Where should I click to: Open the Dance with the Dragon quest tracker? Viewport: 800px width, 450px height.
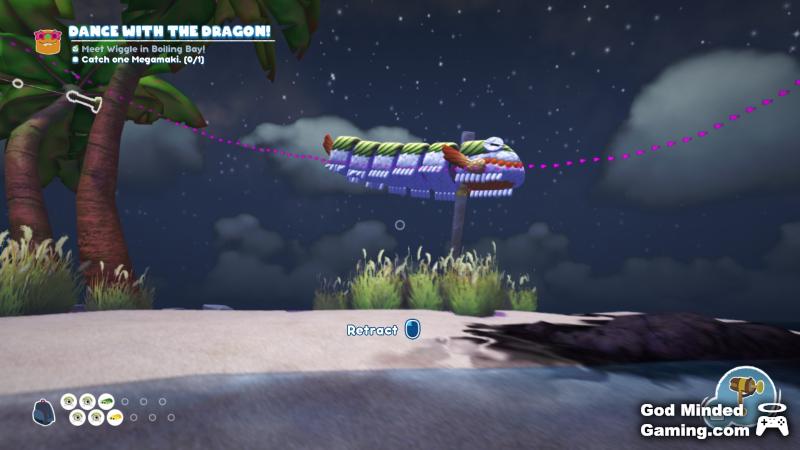[168, 31]
